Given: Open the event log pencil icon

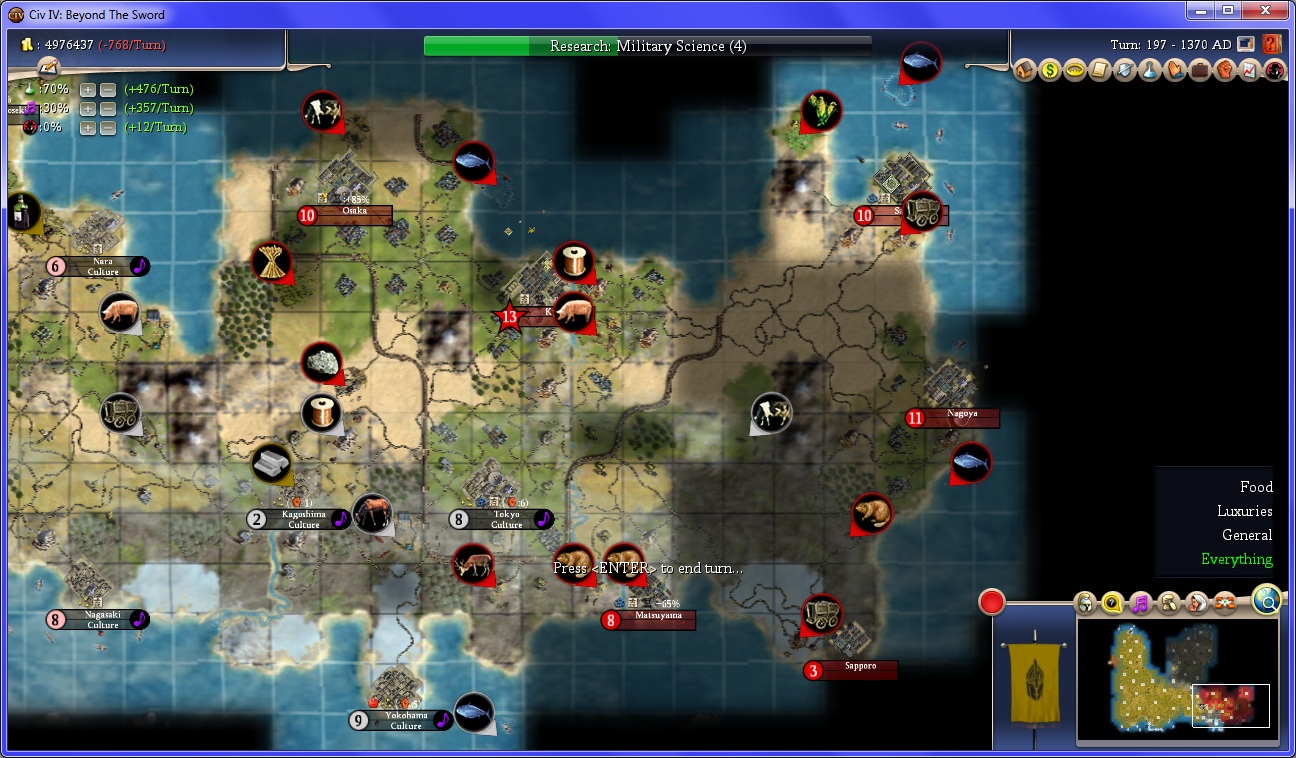Looking at the screenshot, I should click(48, 67).
